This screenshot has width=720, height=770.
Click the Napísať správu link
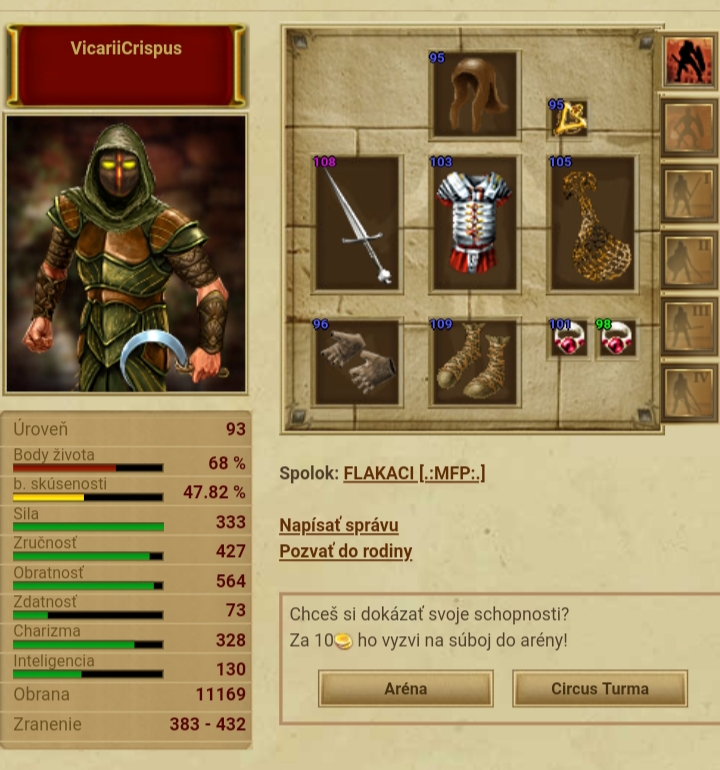(x=339, y=525)
